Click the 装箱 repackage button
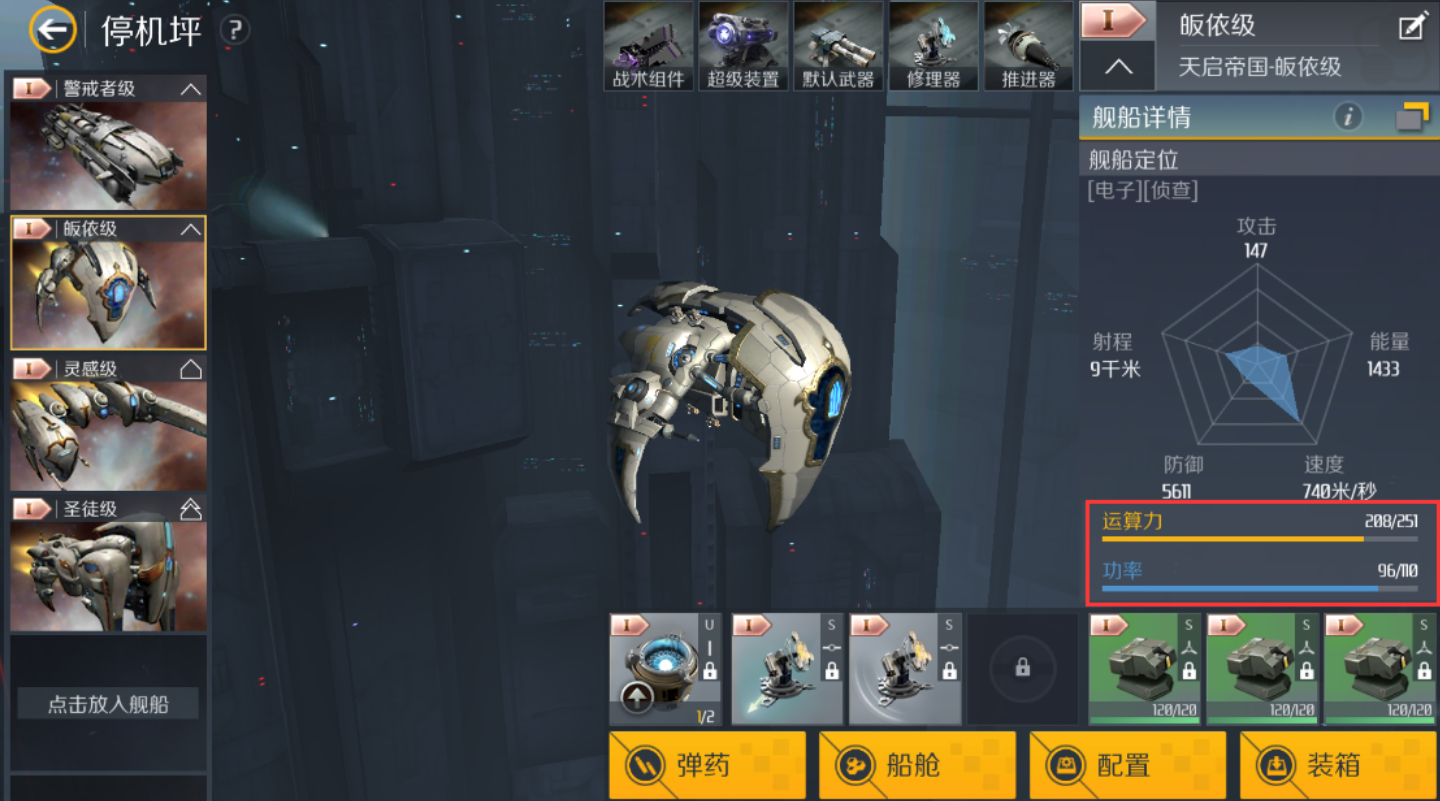Image resolution: width=1440 pixels, height=801 pixels. 1338,766
